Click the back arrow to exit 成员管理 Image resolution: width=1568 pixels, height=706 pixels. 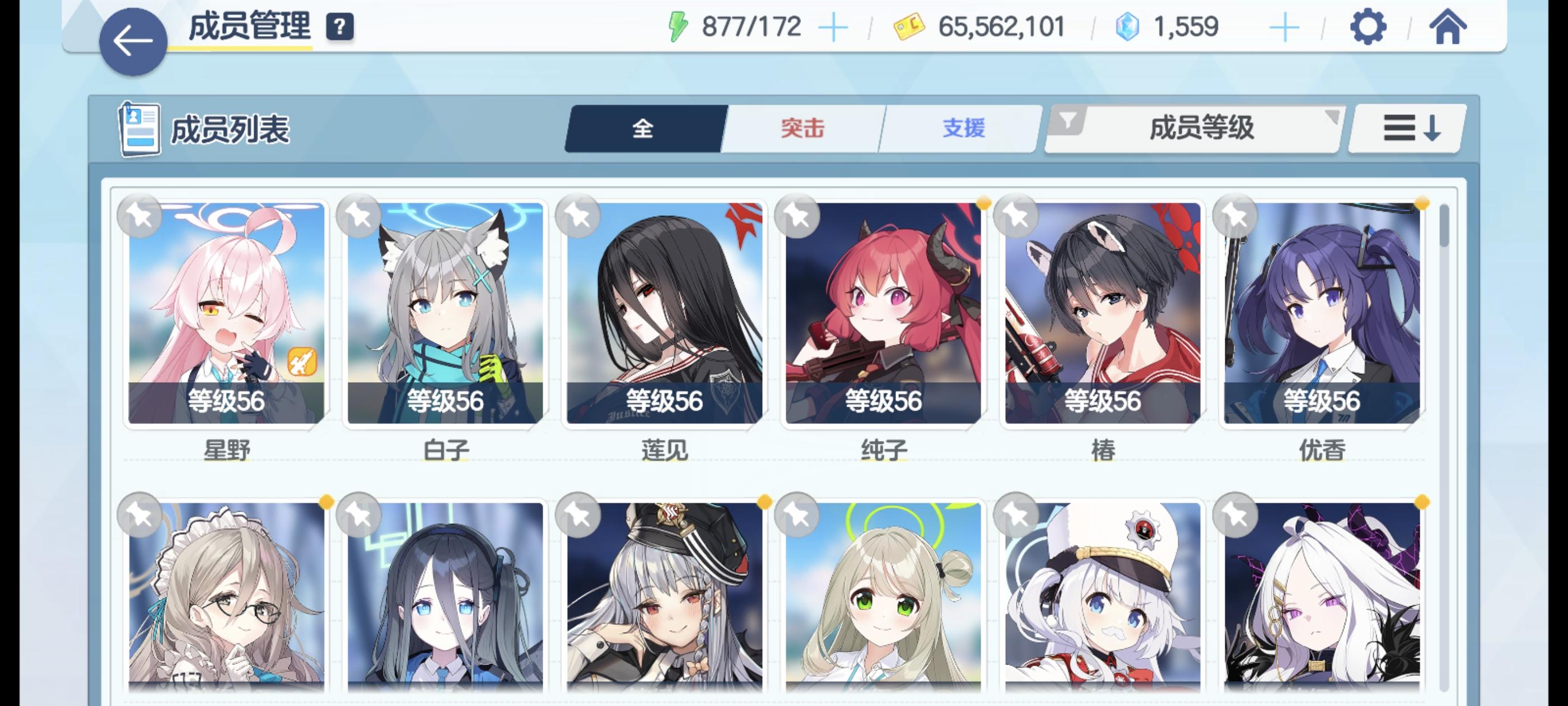tap(133, 40)
